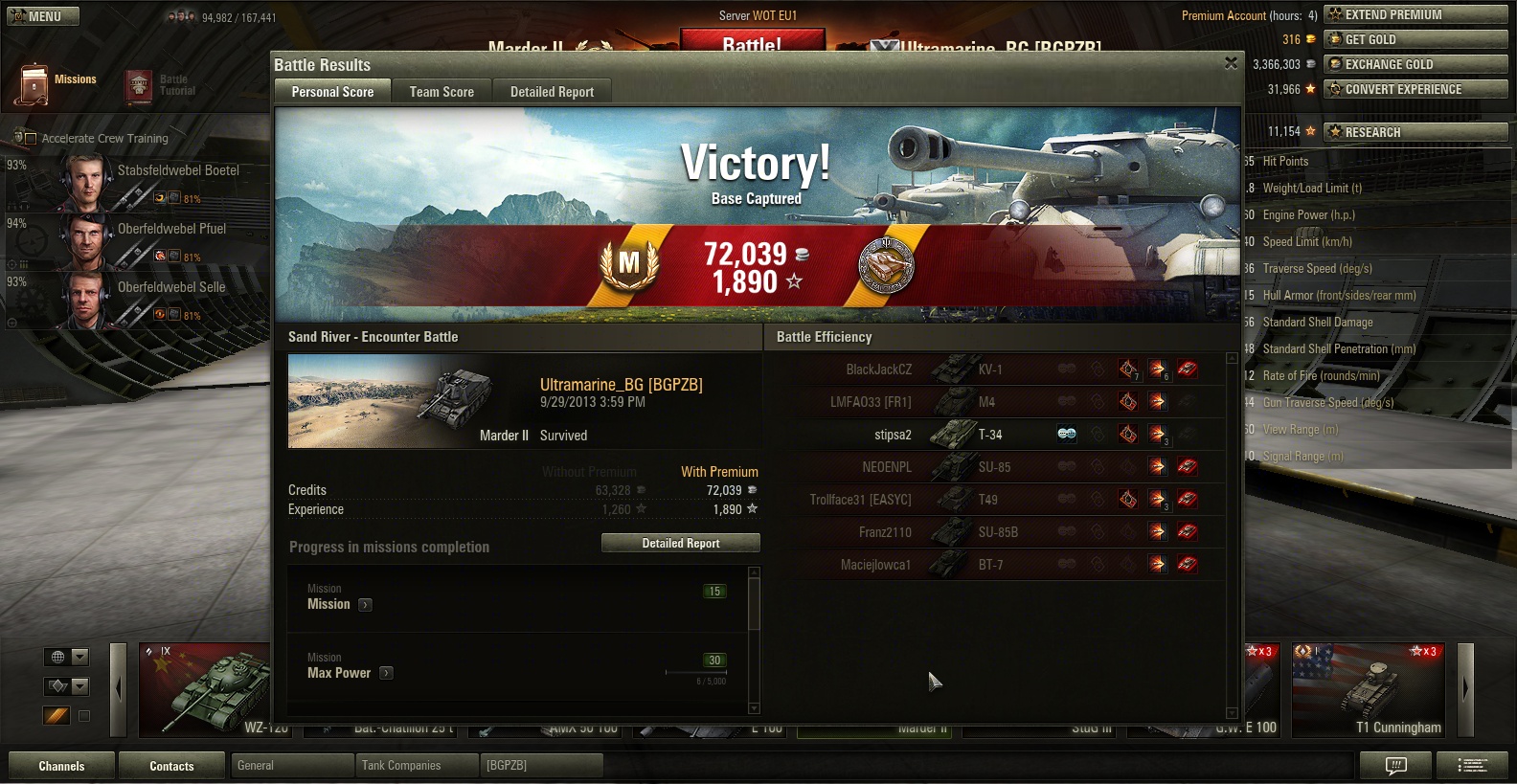The image size is (1517, 784).
Task: Open the Channels button
Action: [x=61, y=766]
